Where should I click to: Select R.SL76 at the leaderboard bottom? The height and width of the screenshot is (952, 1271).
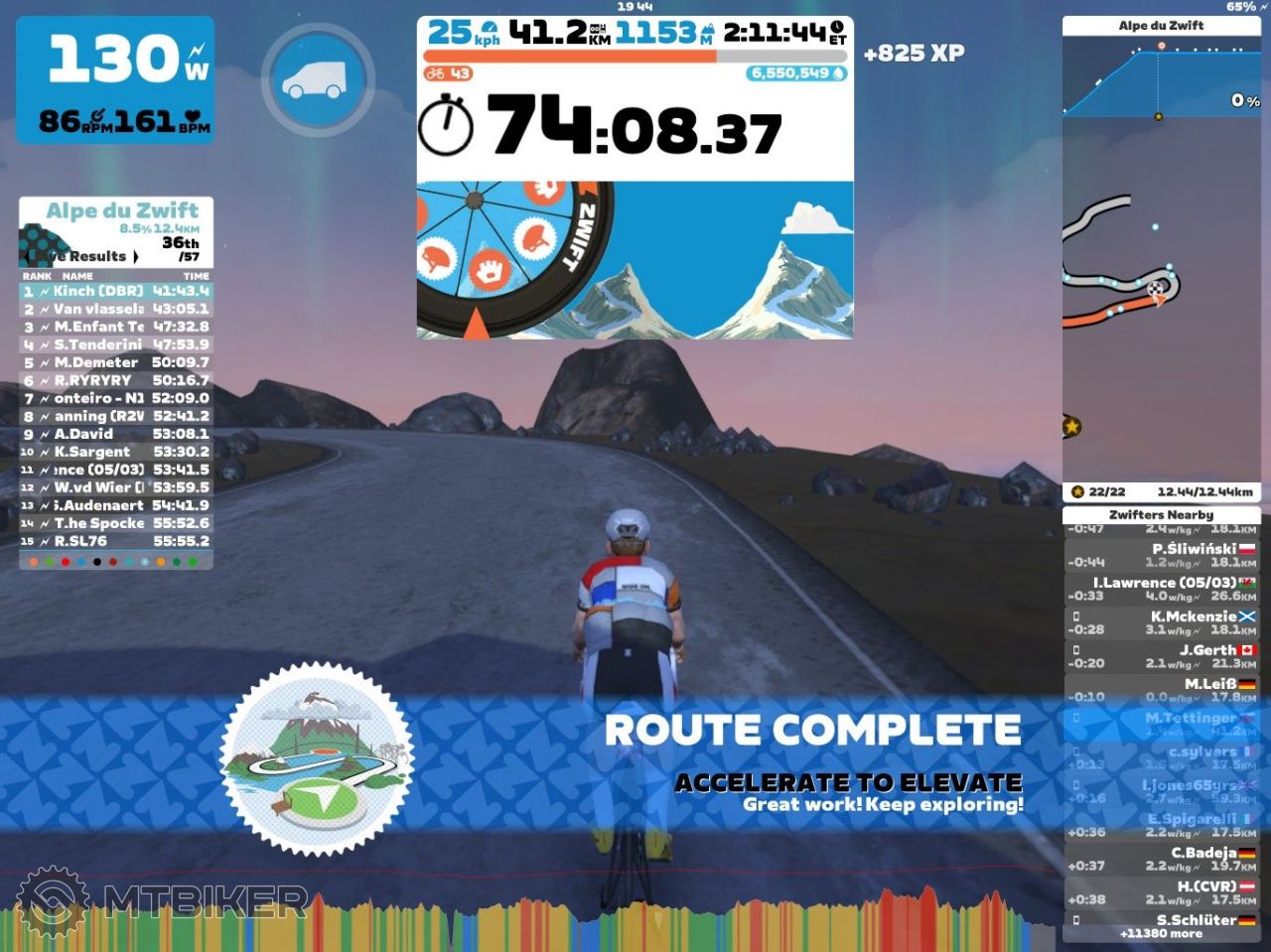coord(115,541)
